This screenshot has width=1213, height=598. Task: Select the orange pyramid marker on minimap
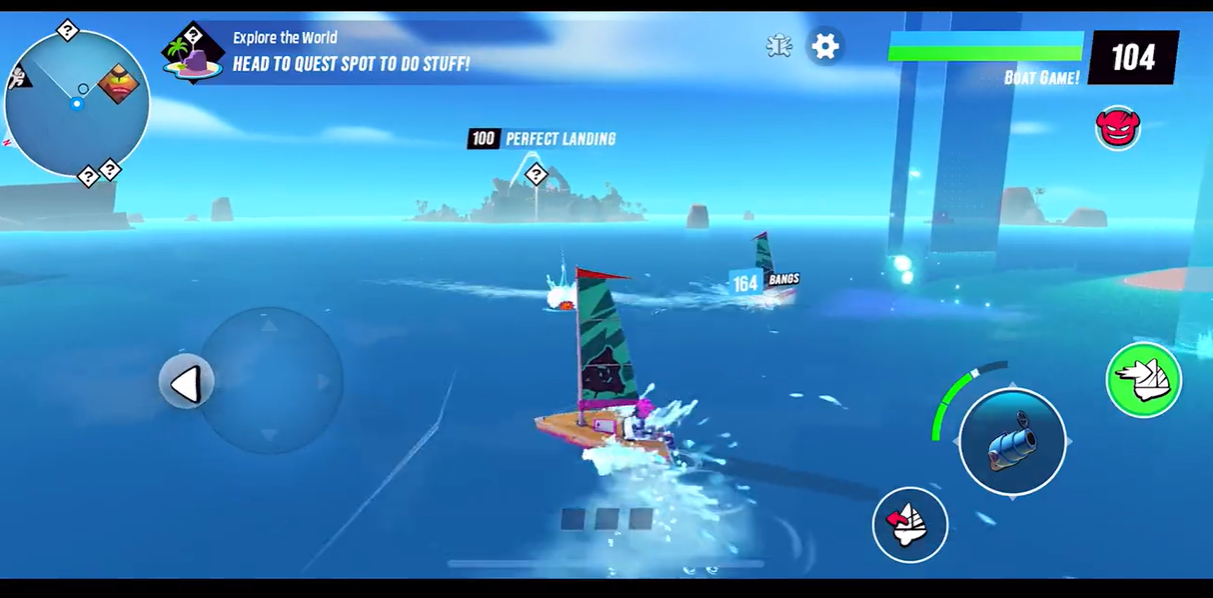[x=119, y=84]
